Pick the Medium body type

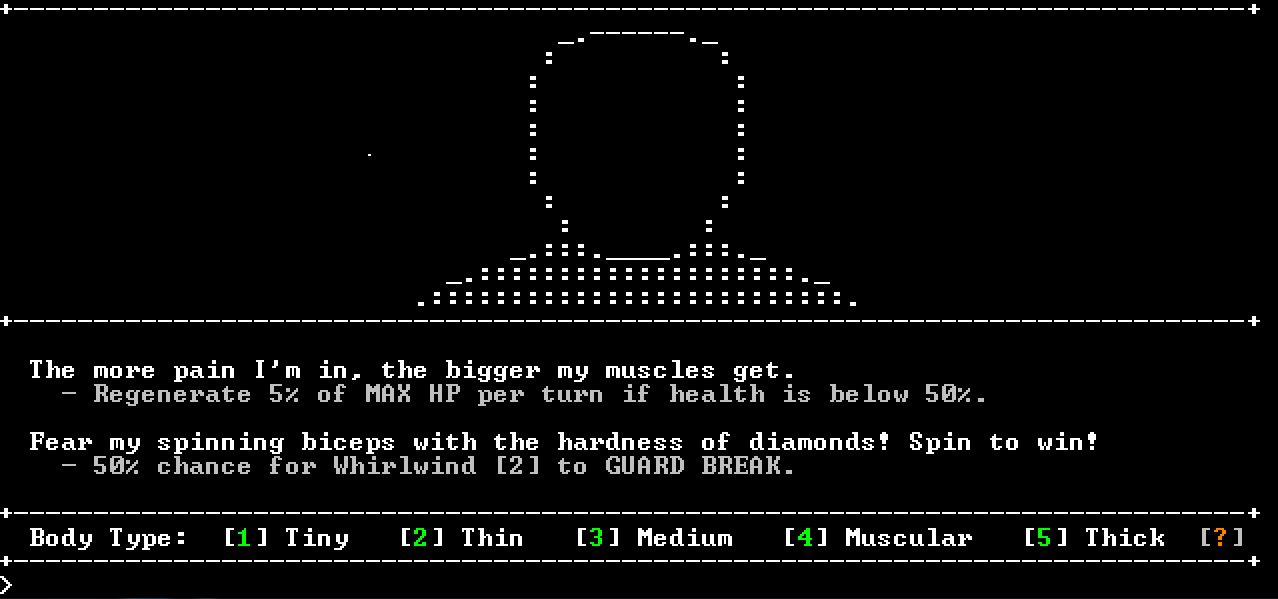click(654, 538)
